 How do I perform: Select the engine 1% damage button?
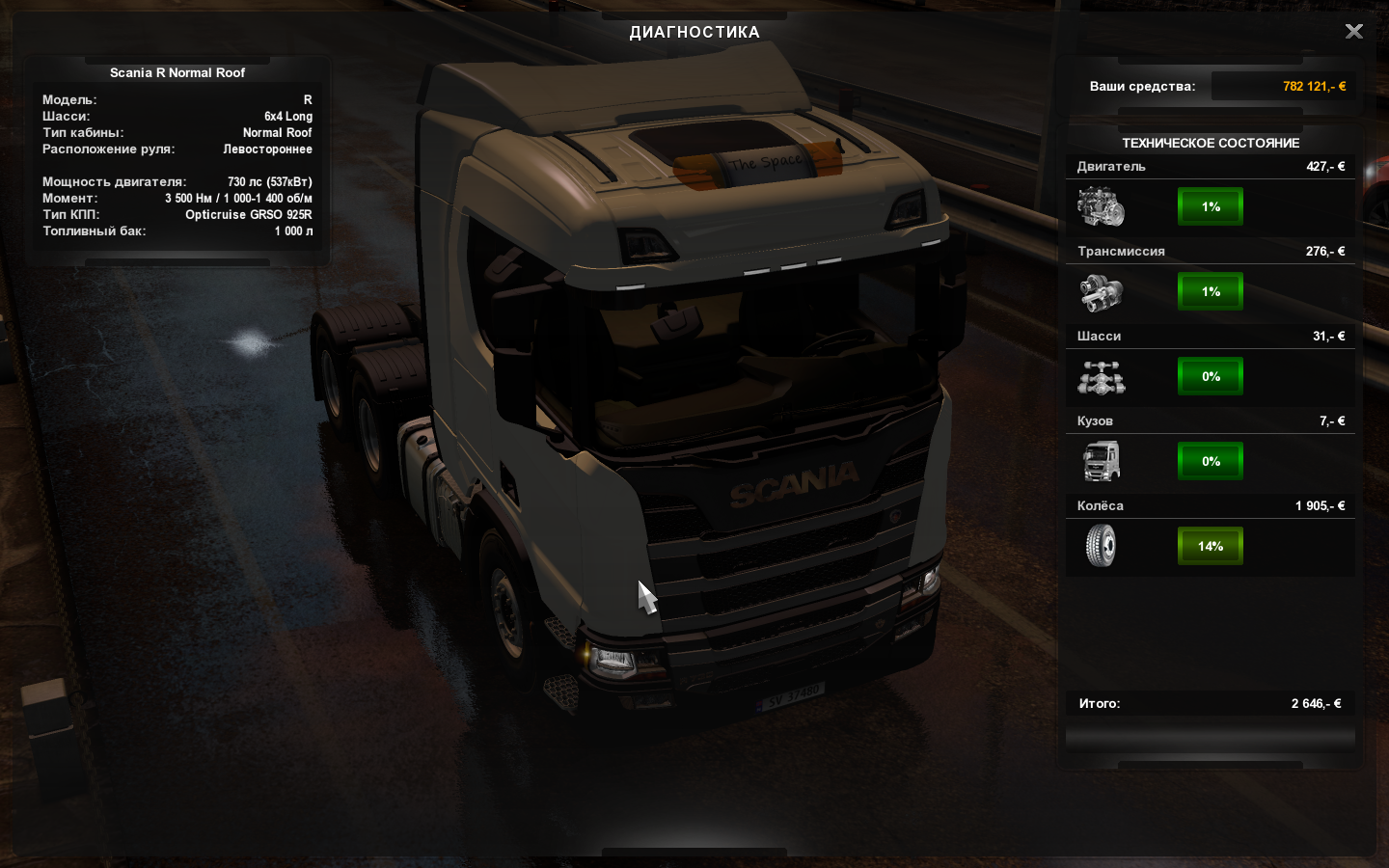pos(1211,206)
